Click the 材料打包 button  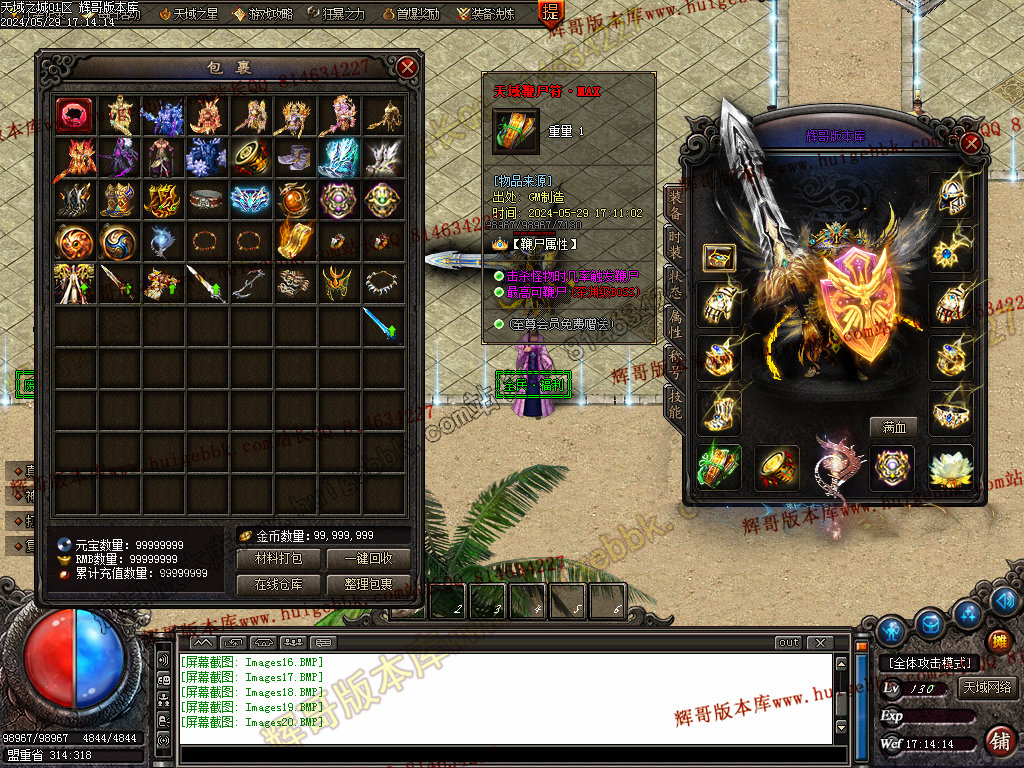coord(278,559)
